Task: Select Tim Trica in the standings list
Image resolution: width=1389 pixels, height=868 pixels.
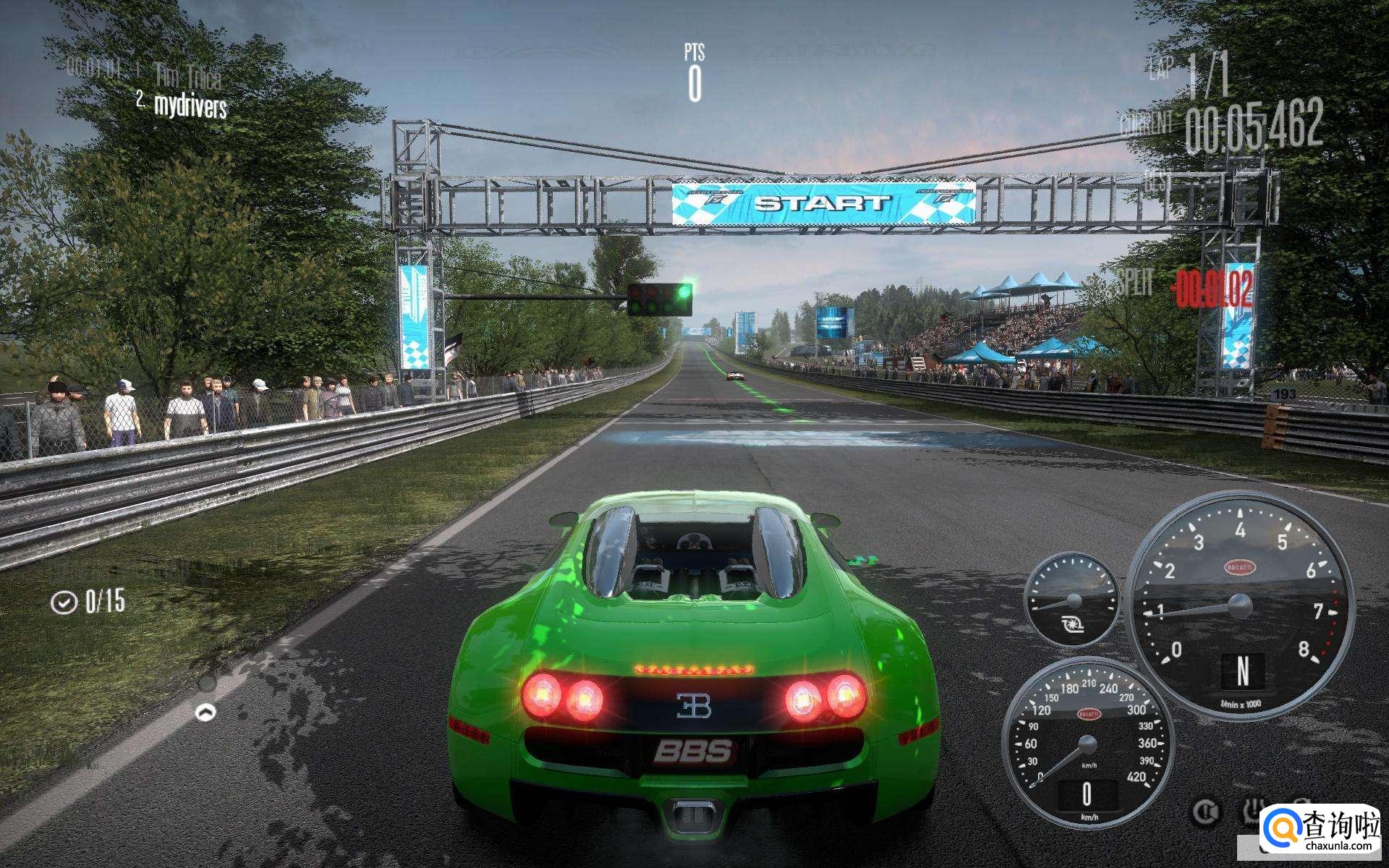Action: [187, 74]
